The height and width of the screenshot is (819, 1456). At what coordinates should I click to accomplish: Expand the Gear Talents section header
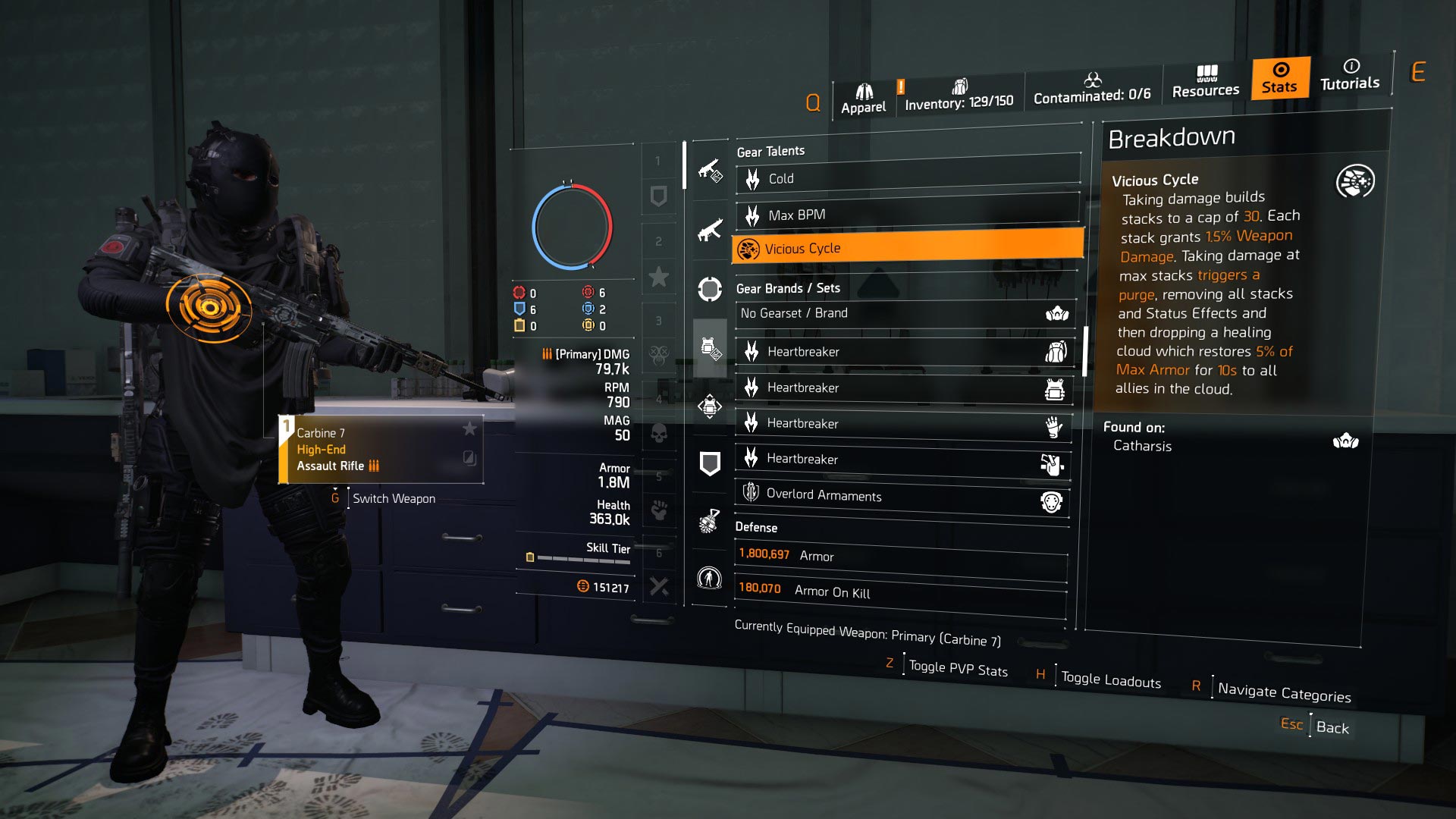(x=770, y=151)
